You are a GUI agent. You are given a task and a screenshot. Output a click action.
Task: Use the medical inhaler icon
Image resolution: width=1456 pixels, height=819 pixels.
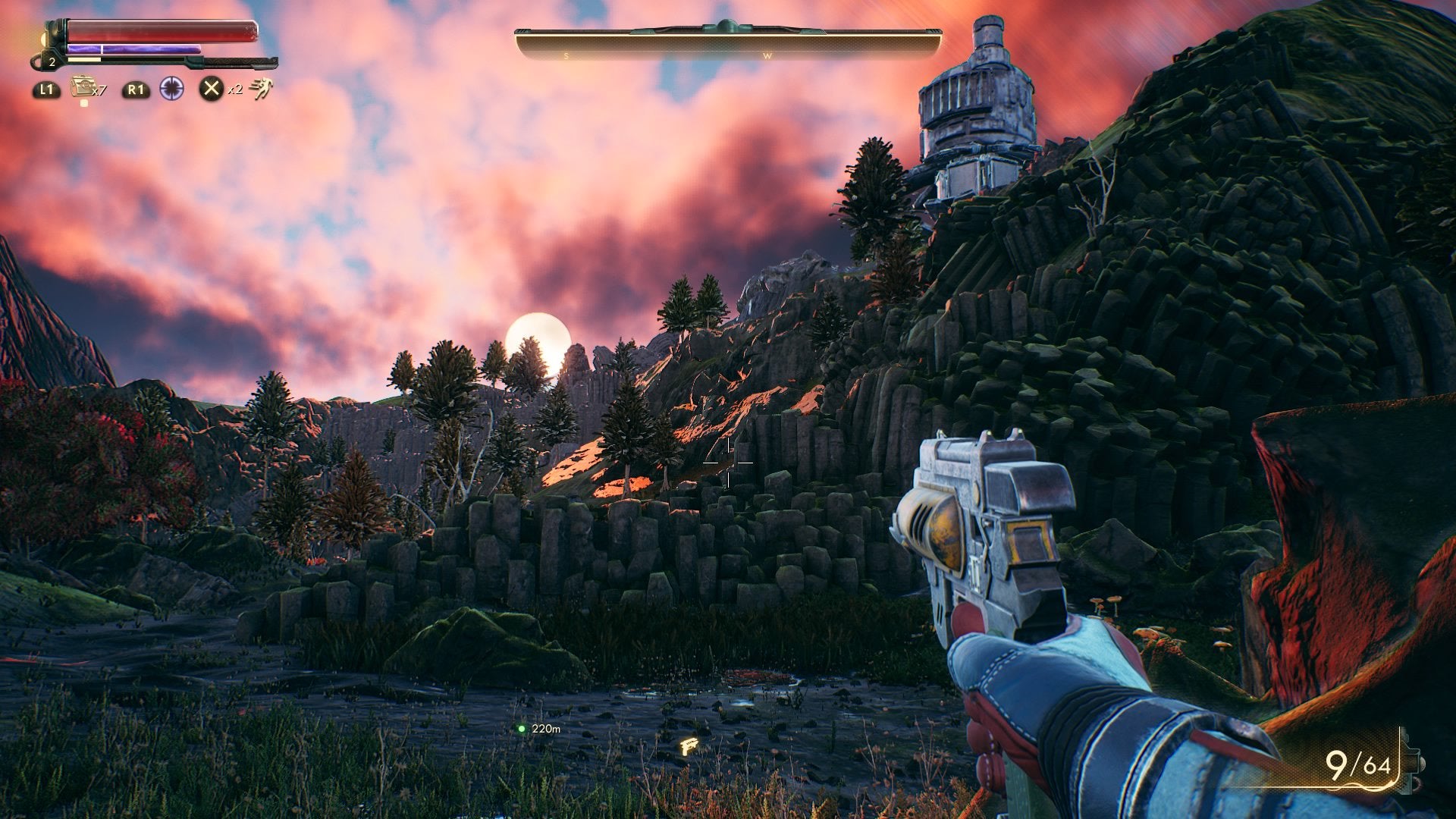[x=82, y=88]
